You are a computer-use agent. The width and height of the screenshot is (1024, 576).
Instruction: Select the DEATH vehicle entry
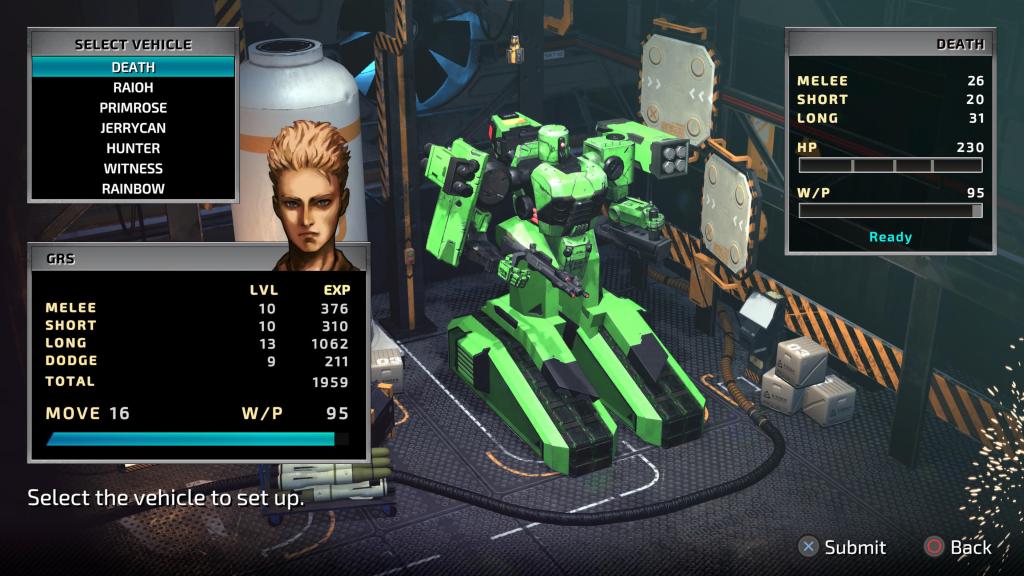click(x=133, y=67)
